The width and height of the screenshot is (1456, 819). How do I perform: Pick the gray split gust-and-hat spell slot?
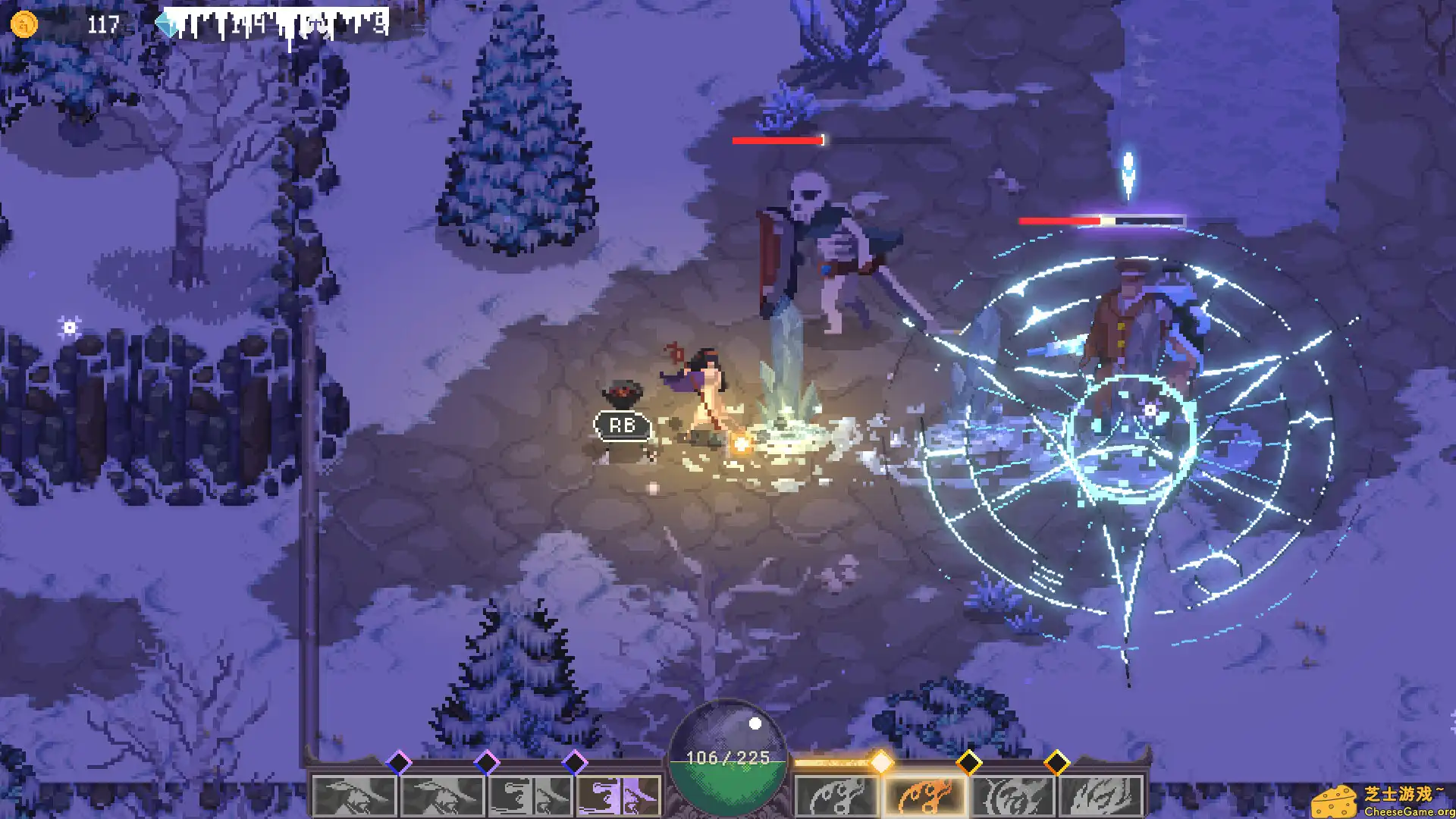530,796
